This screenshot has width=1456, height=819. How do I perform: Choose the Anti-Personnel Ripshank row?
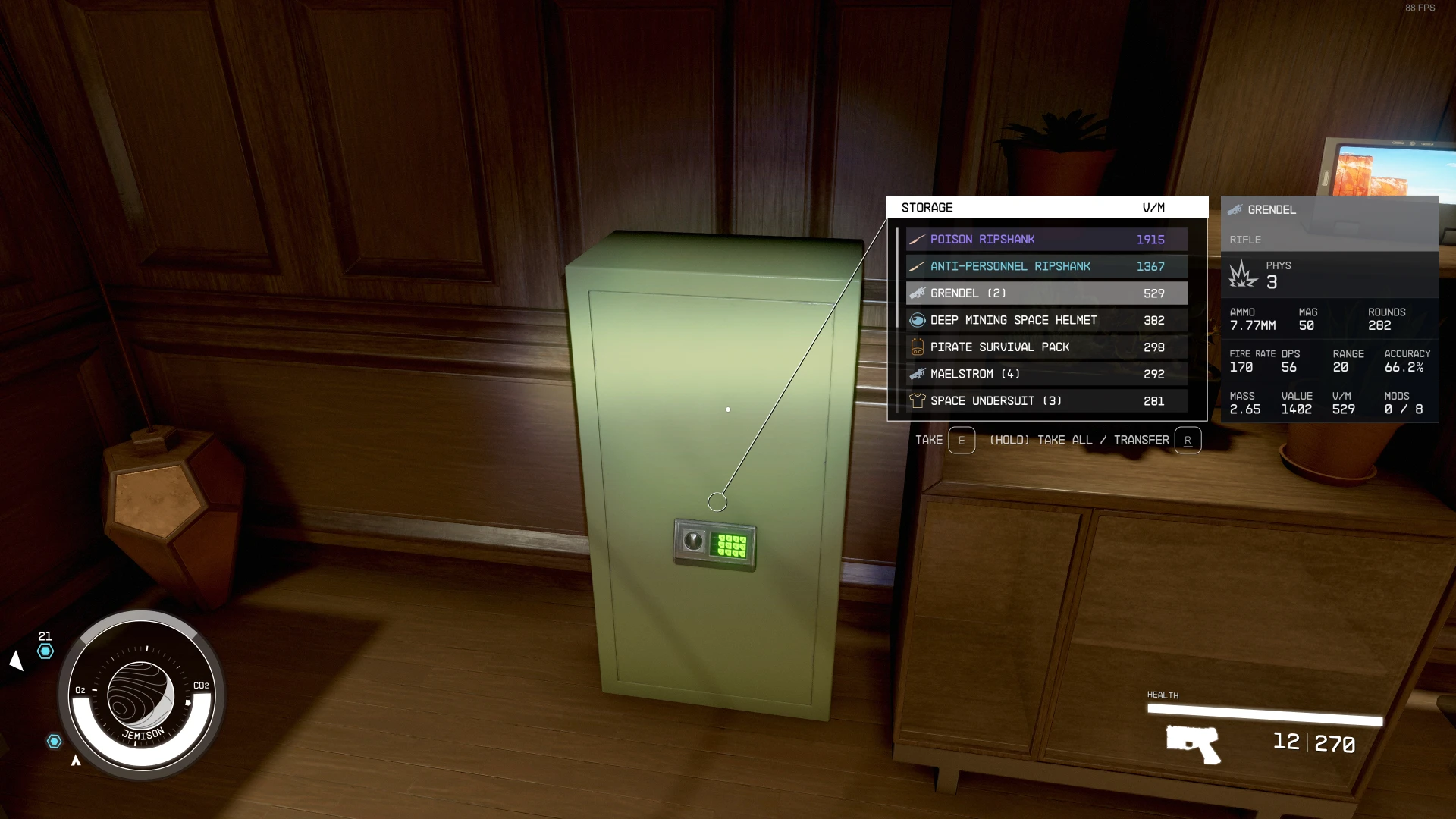pos(1046,267)
